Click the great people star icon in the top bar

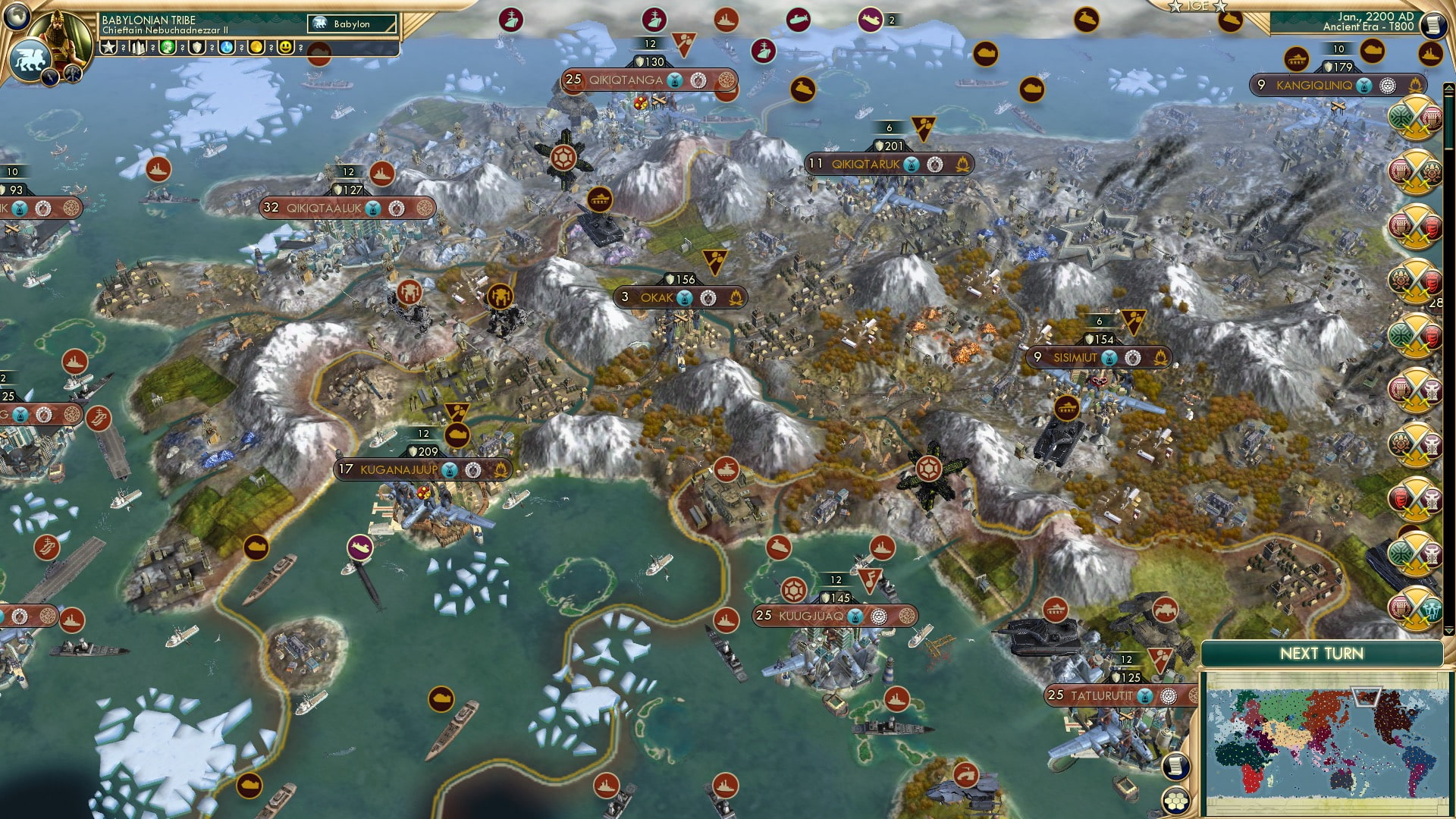pyautogui.click(x=108, y=48)
